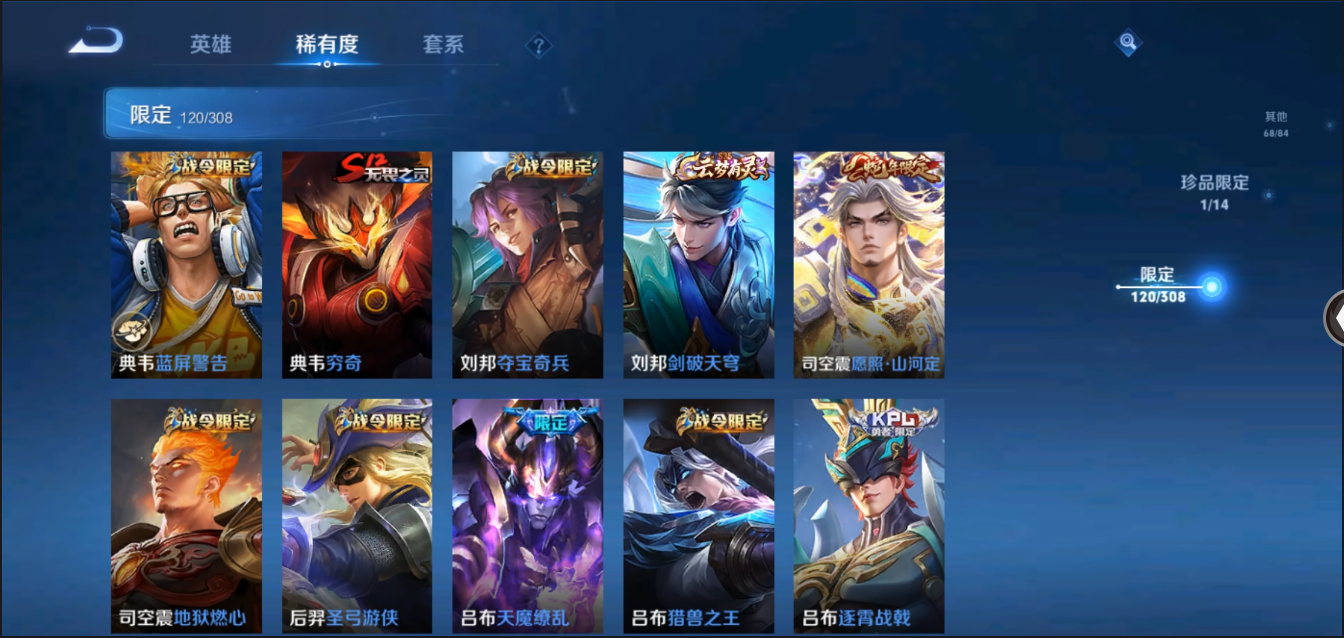Go back using the return arrow

[x=96, y=42]
